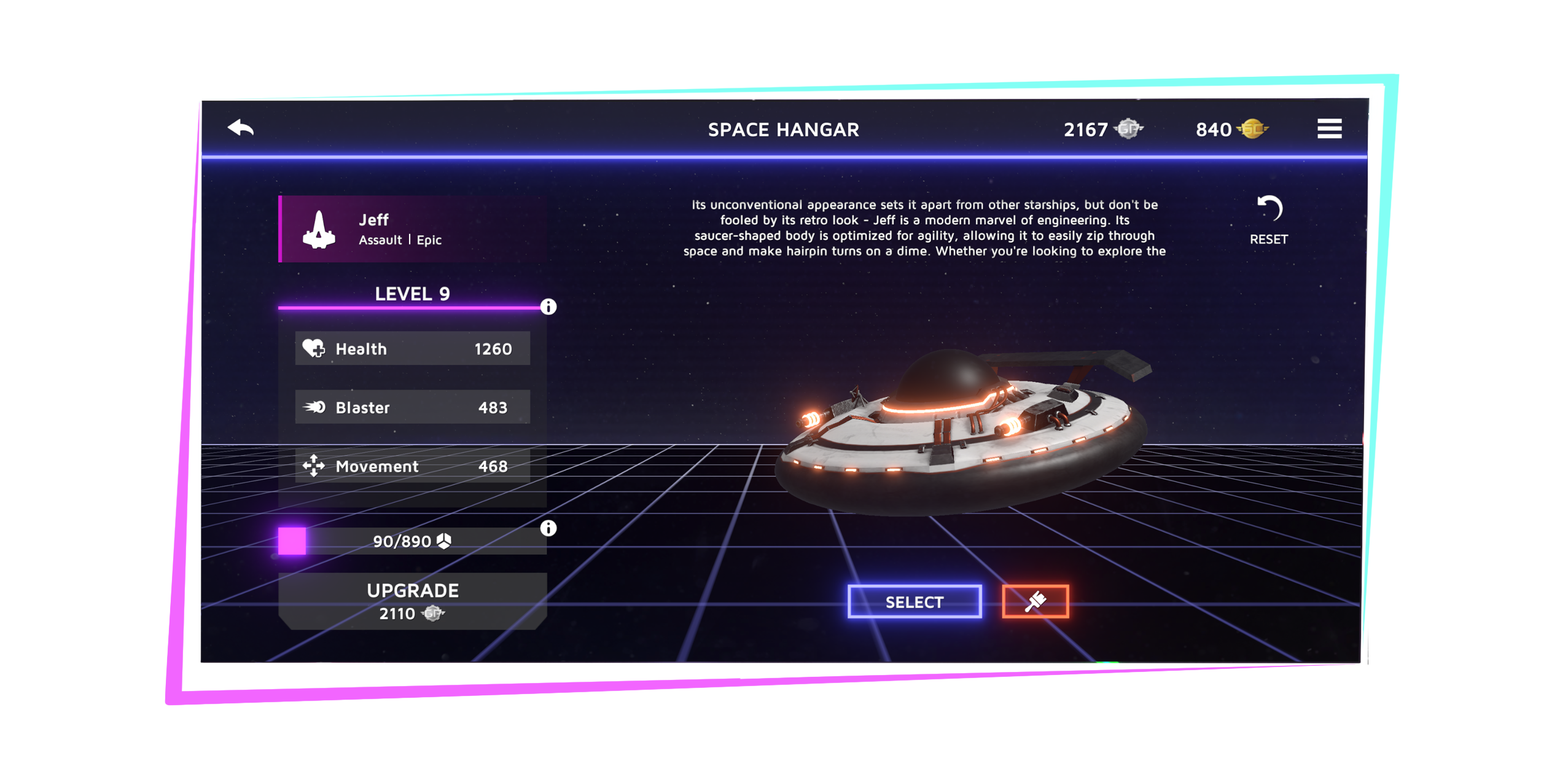Expand the Health stat row
The height and width of the screenshot is (761, 1568).
413,348
